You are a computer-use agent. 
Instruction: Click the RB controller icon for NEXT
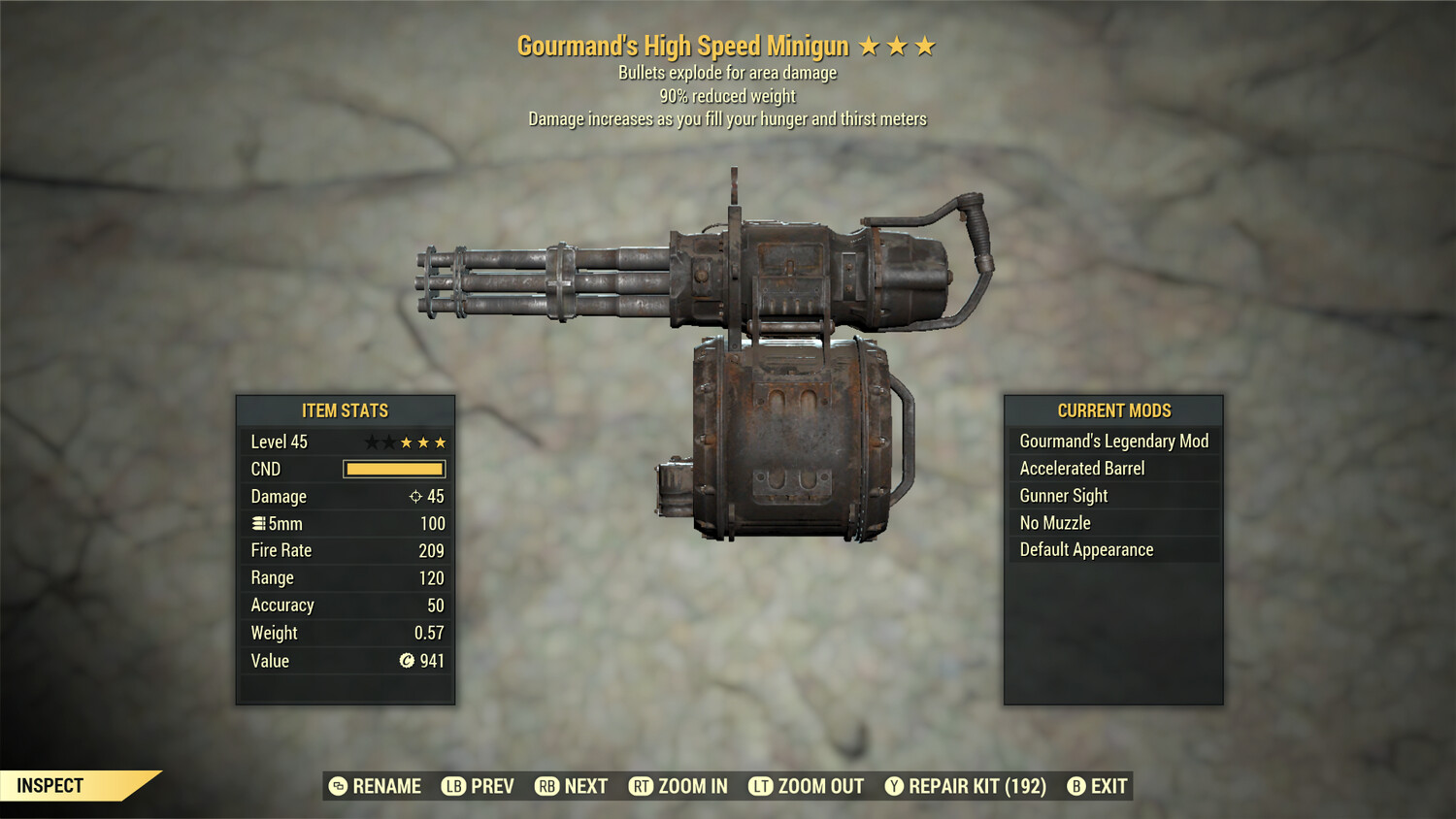(546, 786)
